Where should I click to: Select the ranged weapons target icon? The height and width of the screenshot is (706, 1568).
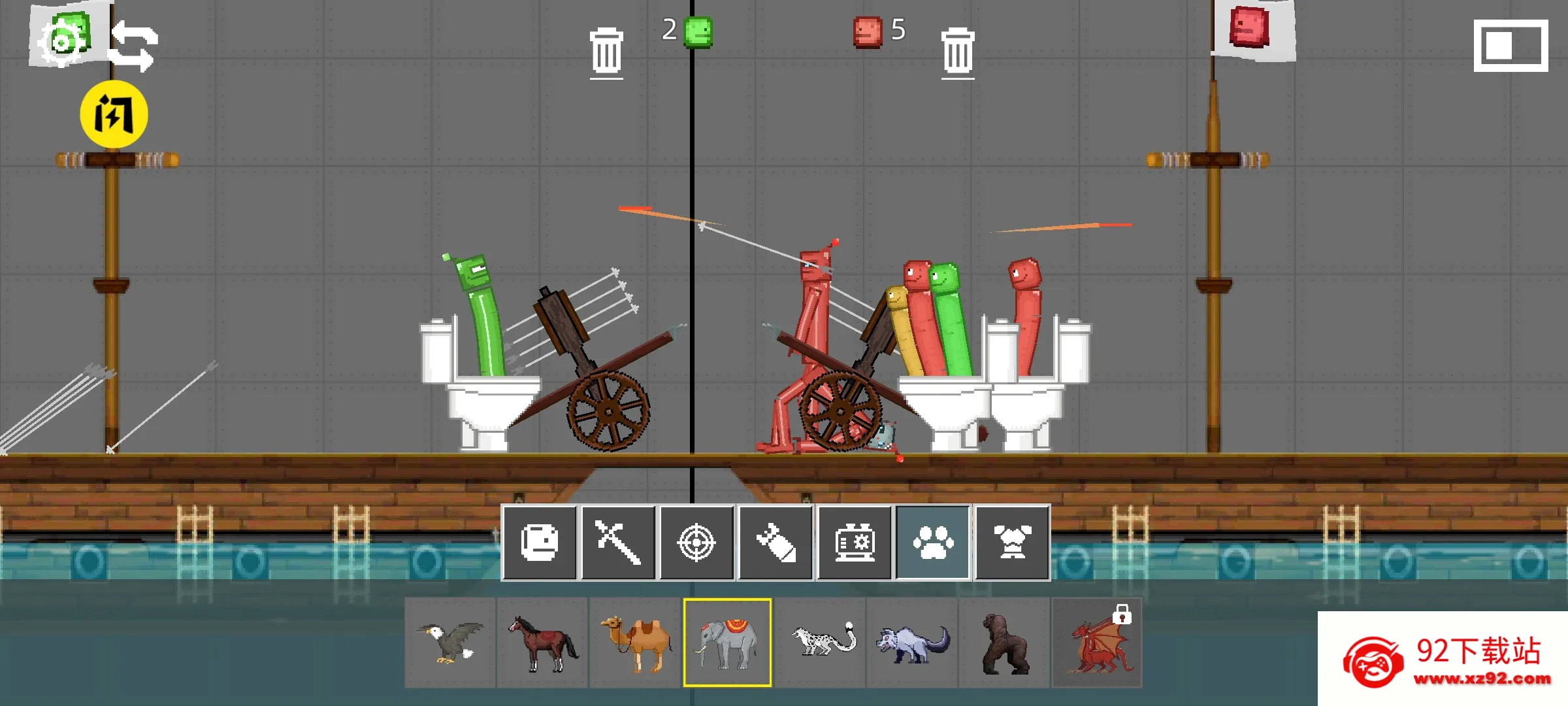[x=697, y=543]
